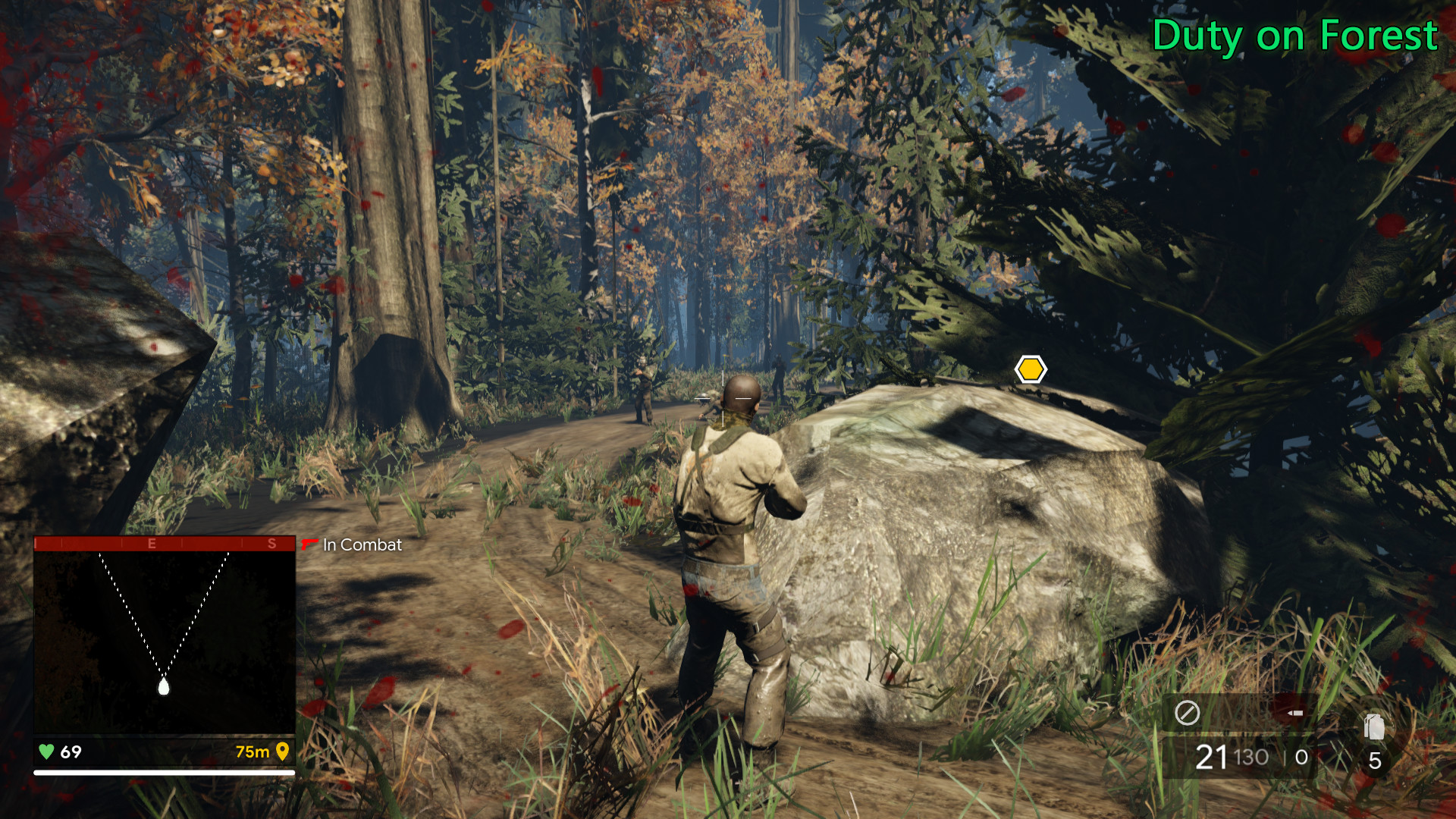Image resolution: width=1456 pixels, height=819 pixels.
Task: Click the yellow waypoint pin icon
Action: [x=283, y=752]
